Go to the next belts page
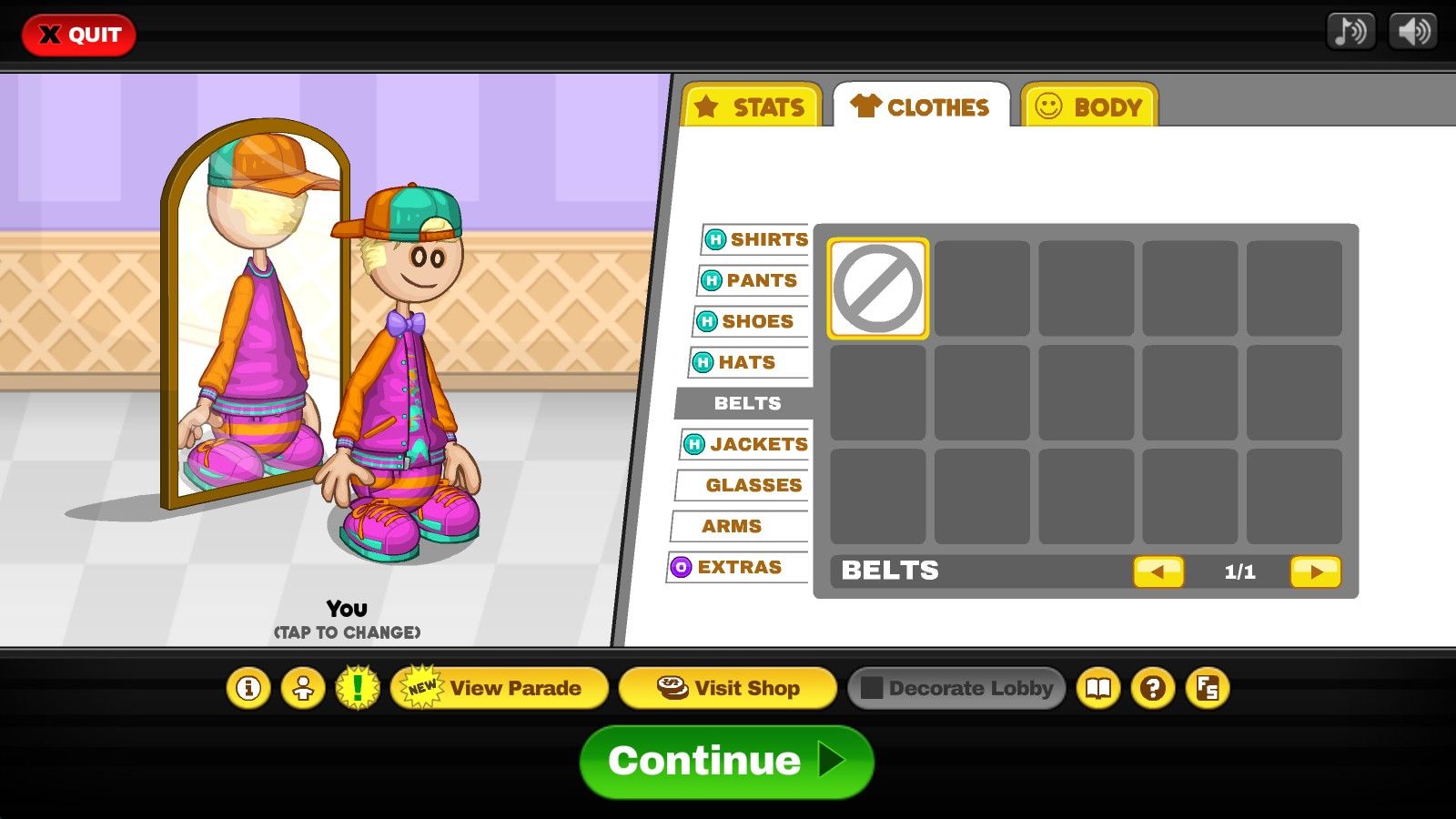This screenshot has height=819, width=1456. coord(1315,571)
